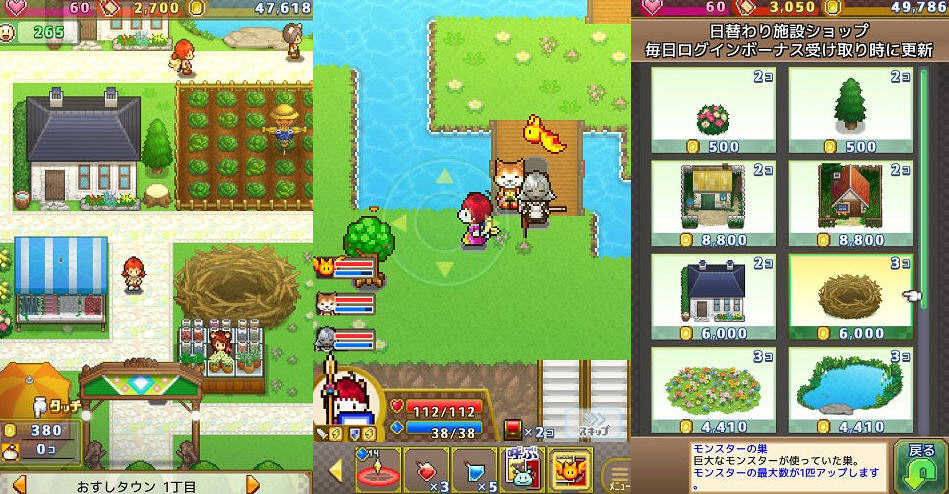Viewport: 949px width, 494px height.
Task: Buy the pine tree for 500 coins
Action: [x=850, y=112]
